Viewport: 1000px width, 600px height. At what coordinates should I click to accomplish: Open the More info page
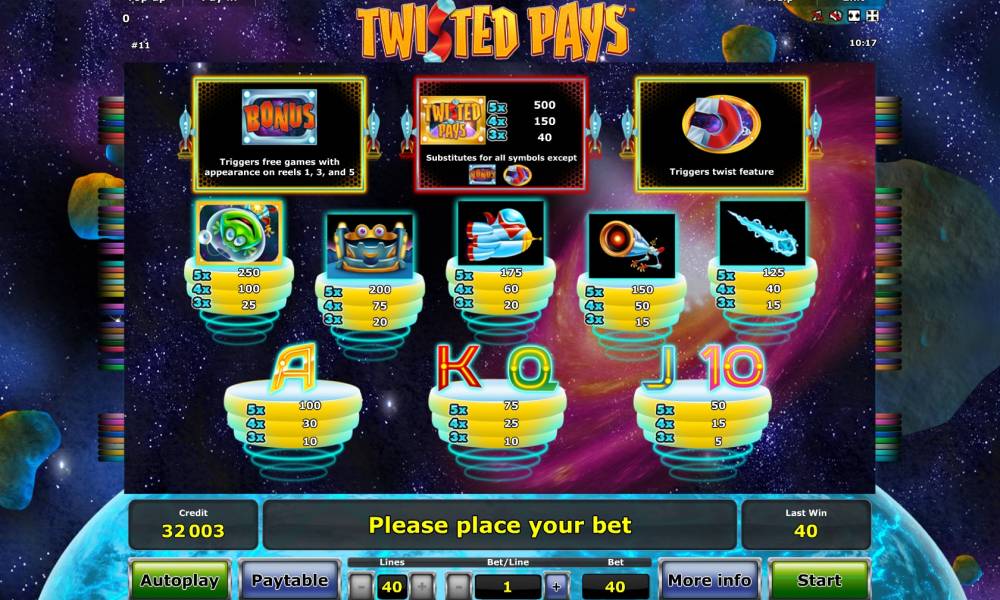[709, 580]
